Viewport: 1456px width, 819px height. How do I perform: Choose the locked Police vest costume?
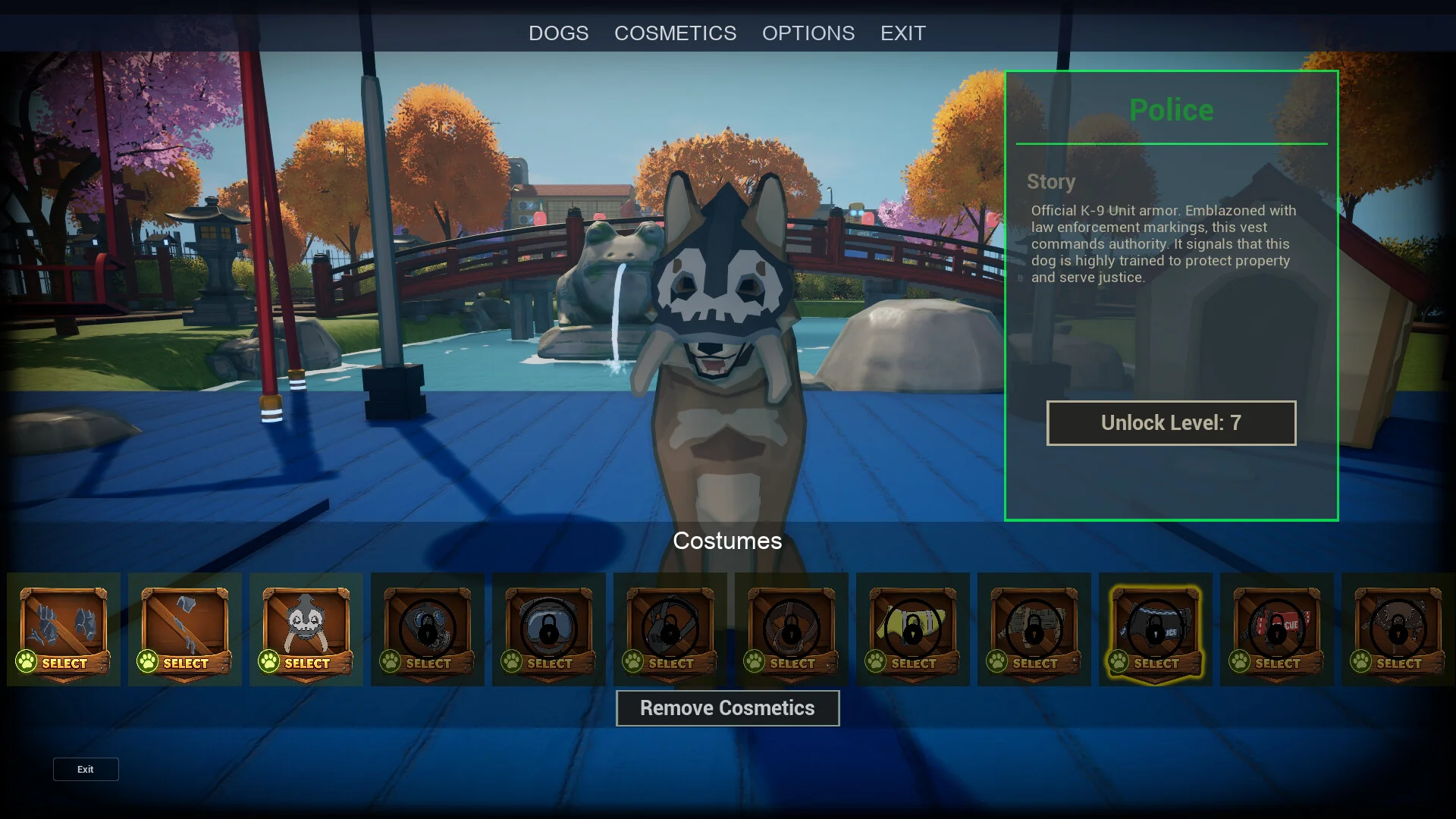(x=1155, y=631)
